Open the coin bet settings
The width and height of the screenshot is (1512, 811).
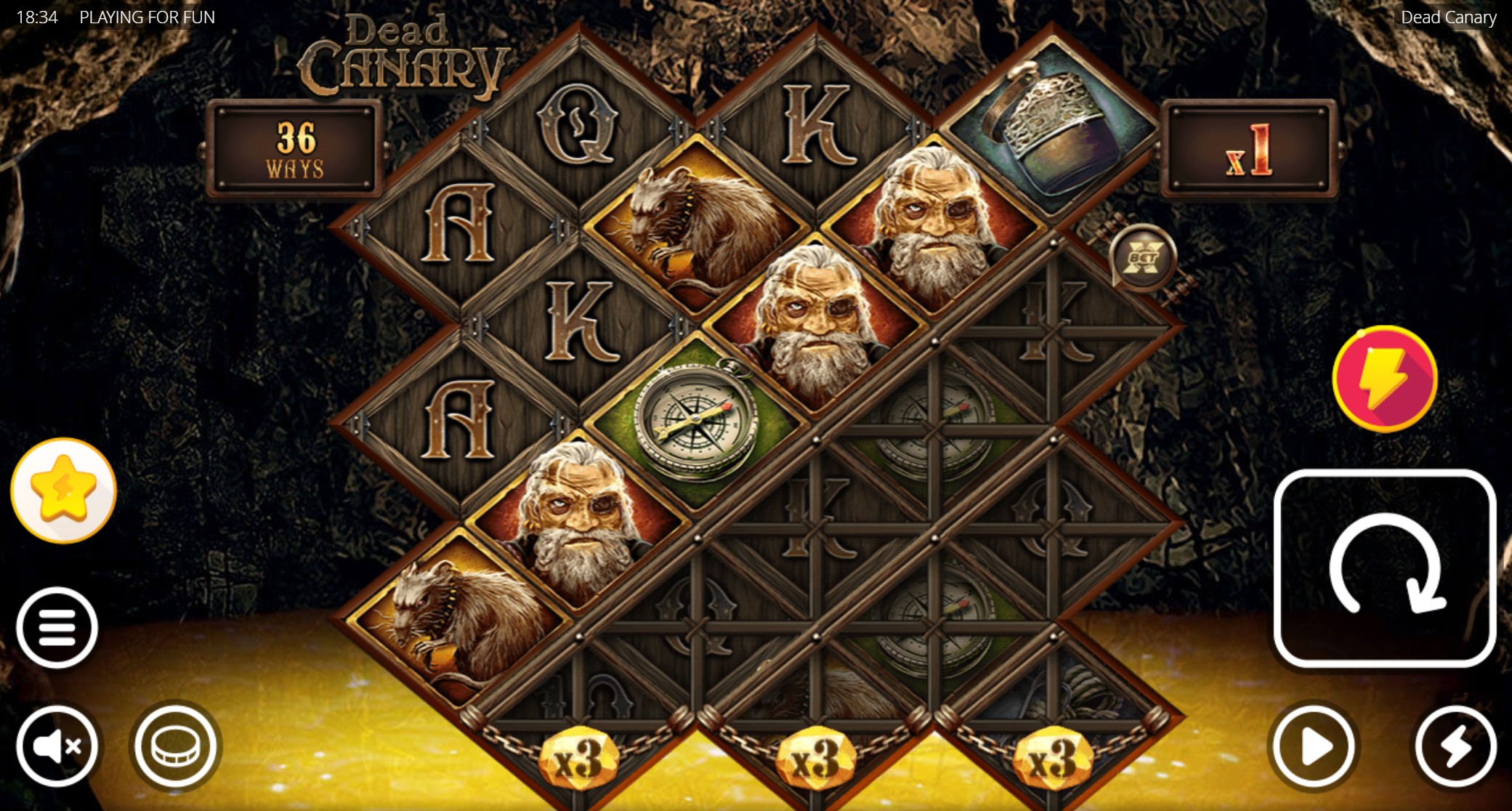point(174,746)
